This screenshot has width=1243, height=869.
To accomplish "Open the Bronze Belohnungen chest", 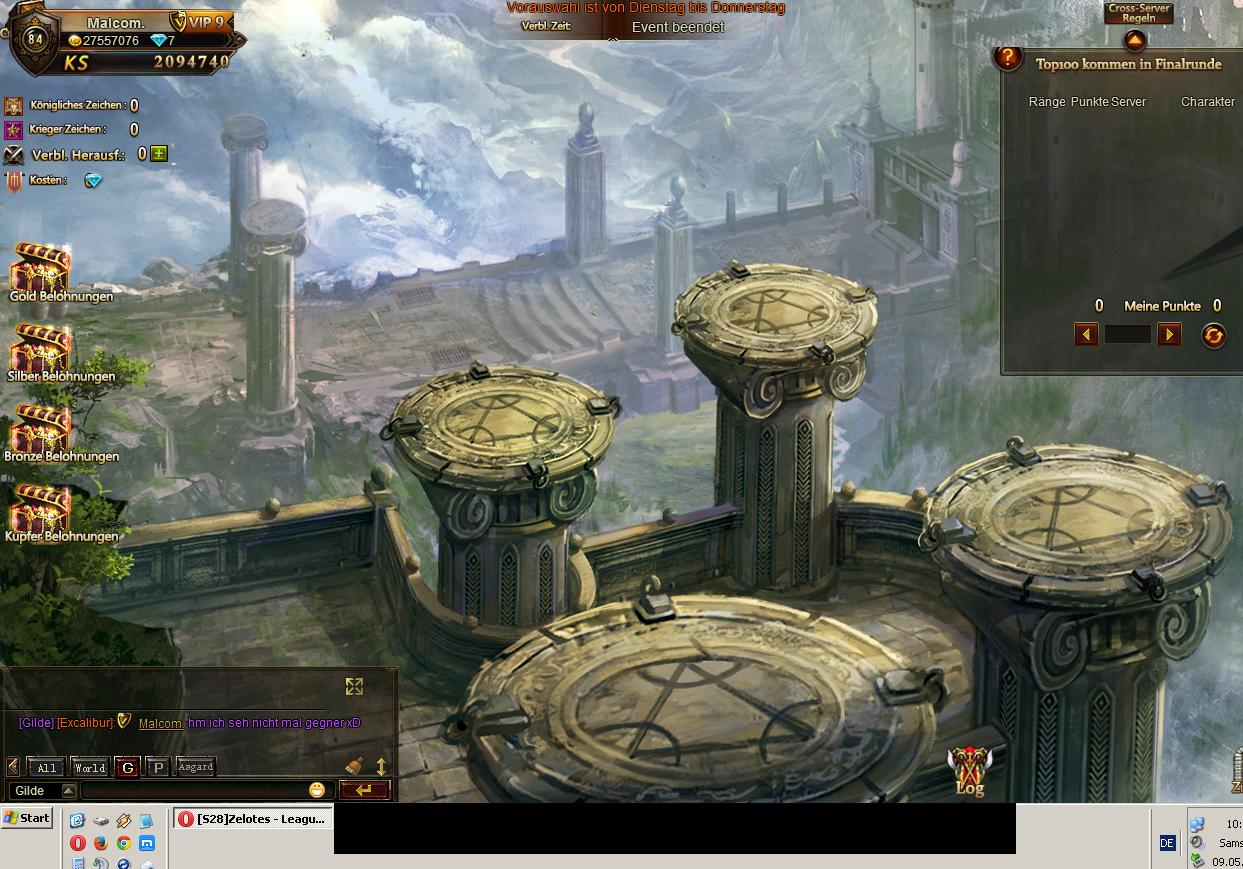I will pos(41,428).
